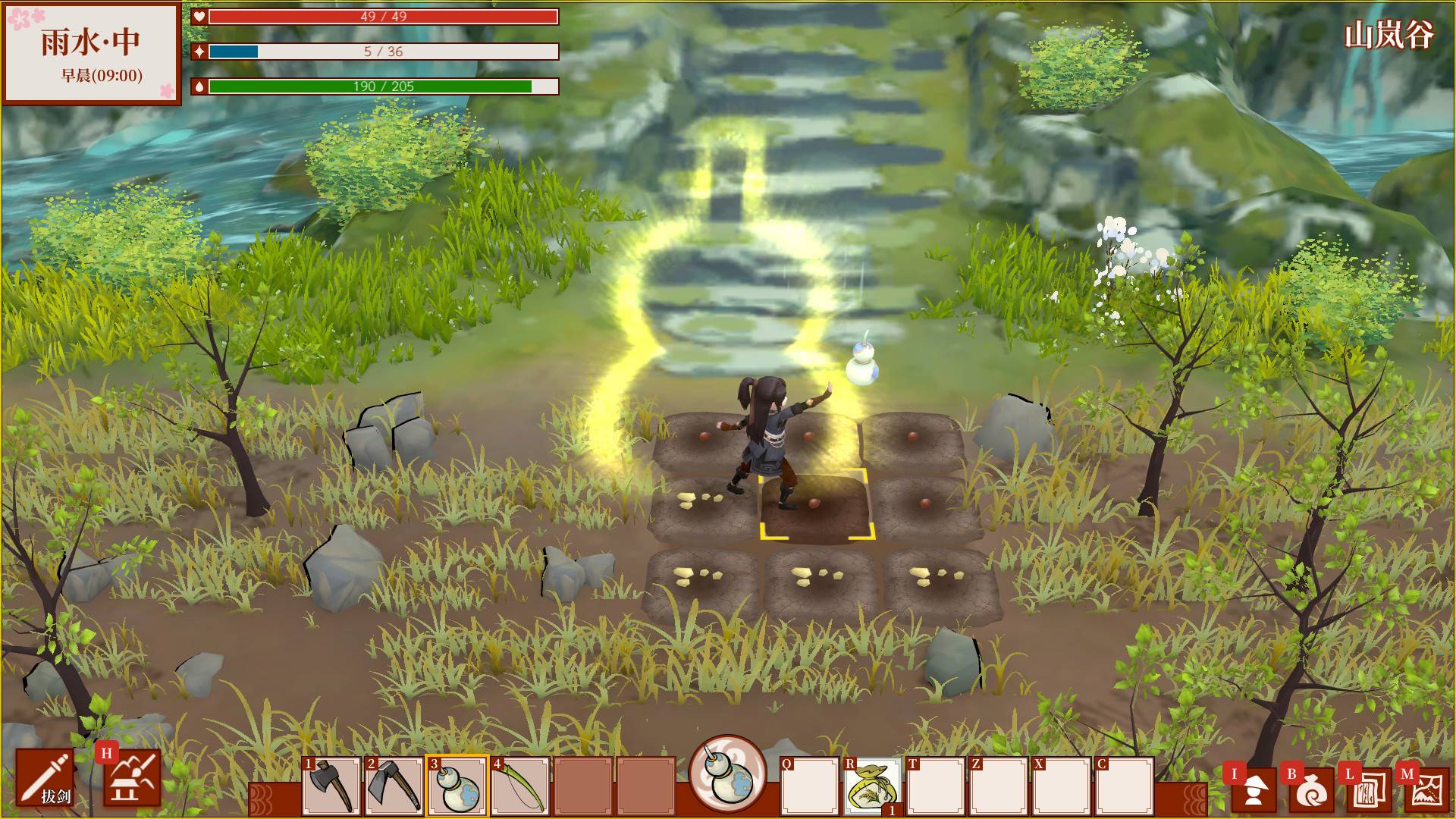This screenshot has width=1456, height=819.
Task: Click the 雨水·中 date and time panel
Action: pyautogui.click(x=91, y=53)
